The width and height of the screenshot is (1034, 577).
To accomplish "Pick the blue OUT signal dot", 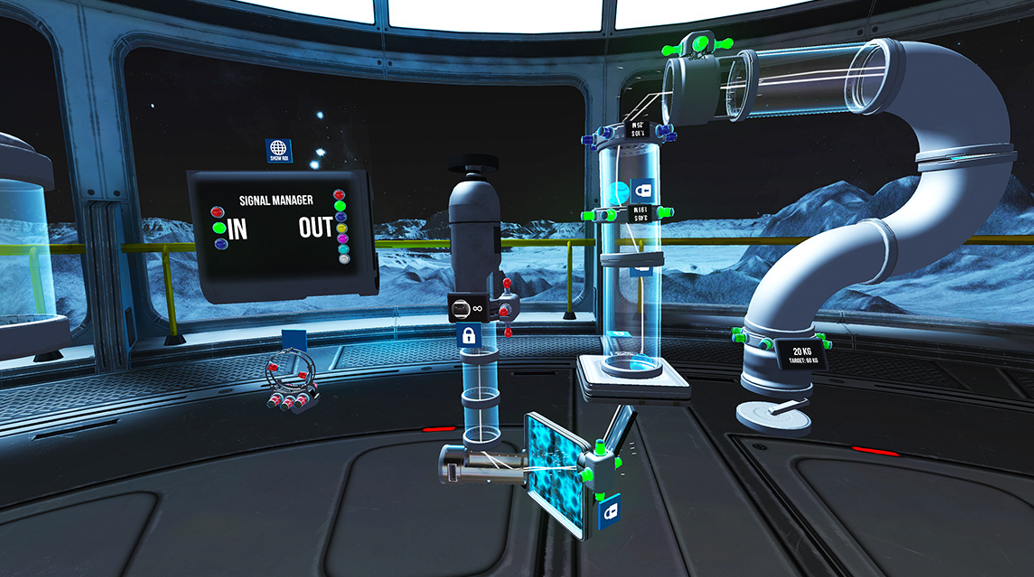I will 340,217.
